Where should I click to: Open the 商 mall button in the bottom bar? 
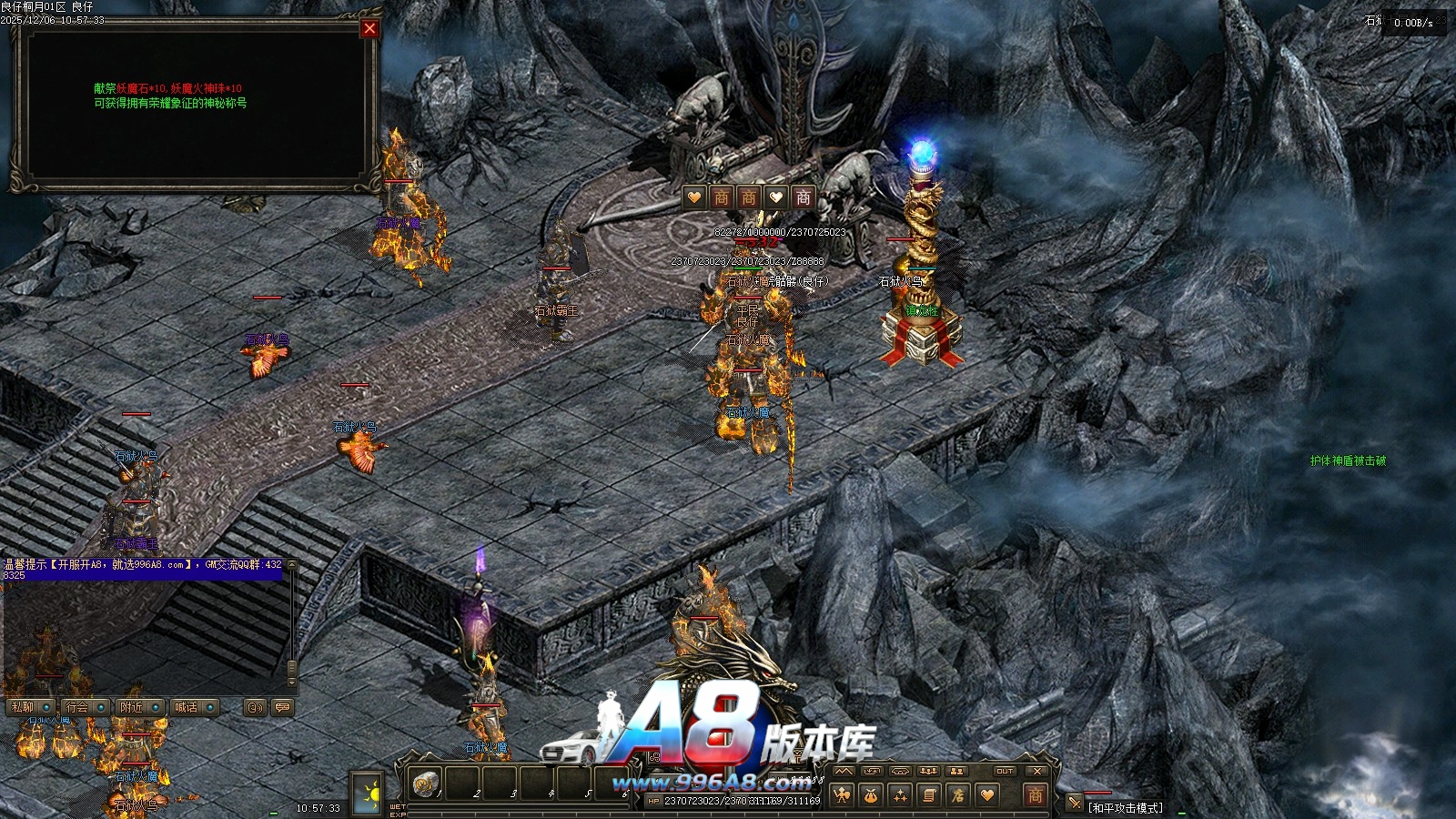click(x=1035, y=795)
